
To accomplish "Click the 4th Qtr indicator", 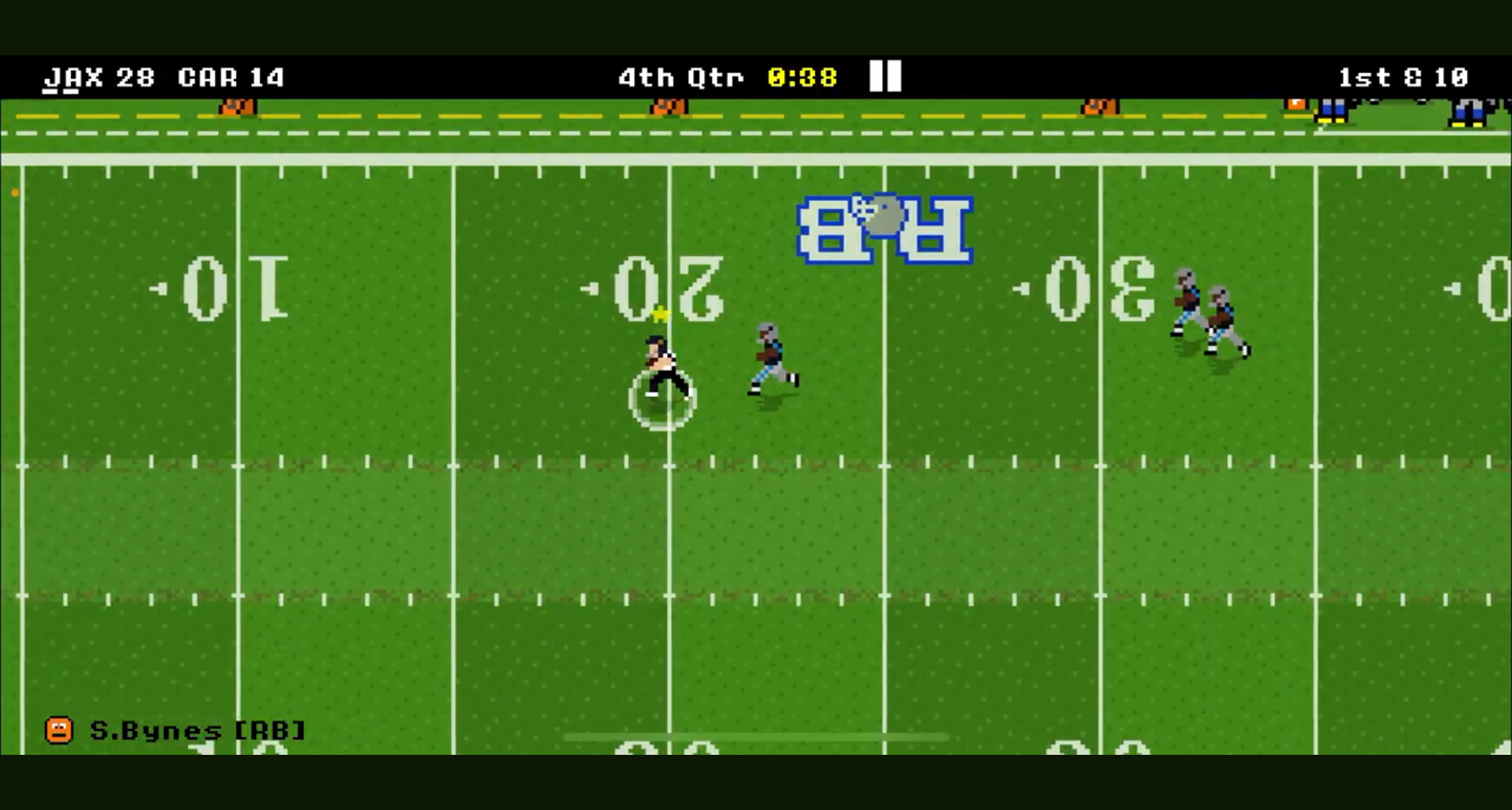I will [680, 76].
